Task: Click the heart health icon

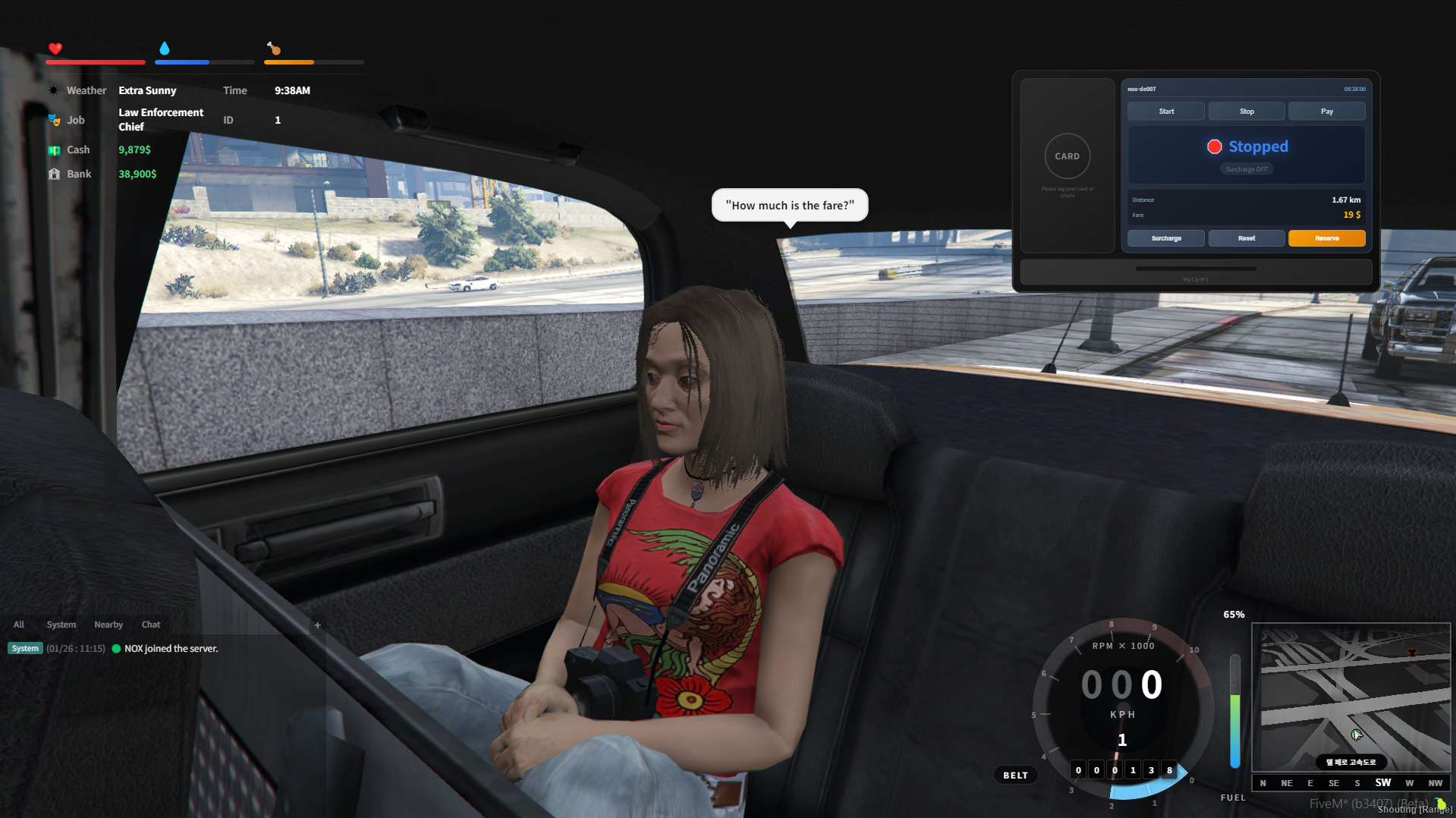Action: click(x=55, y=49)
